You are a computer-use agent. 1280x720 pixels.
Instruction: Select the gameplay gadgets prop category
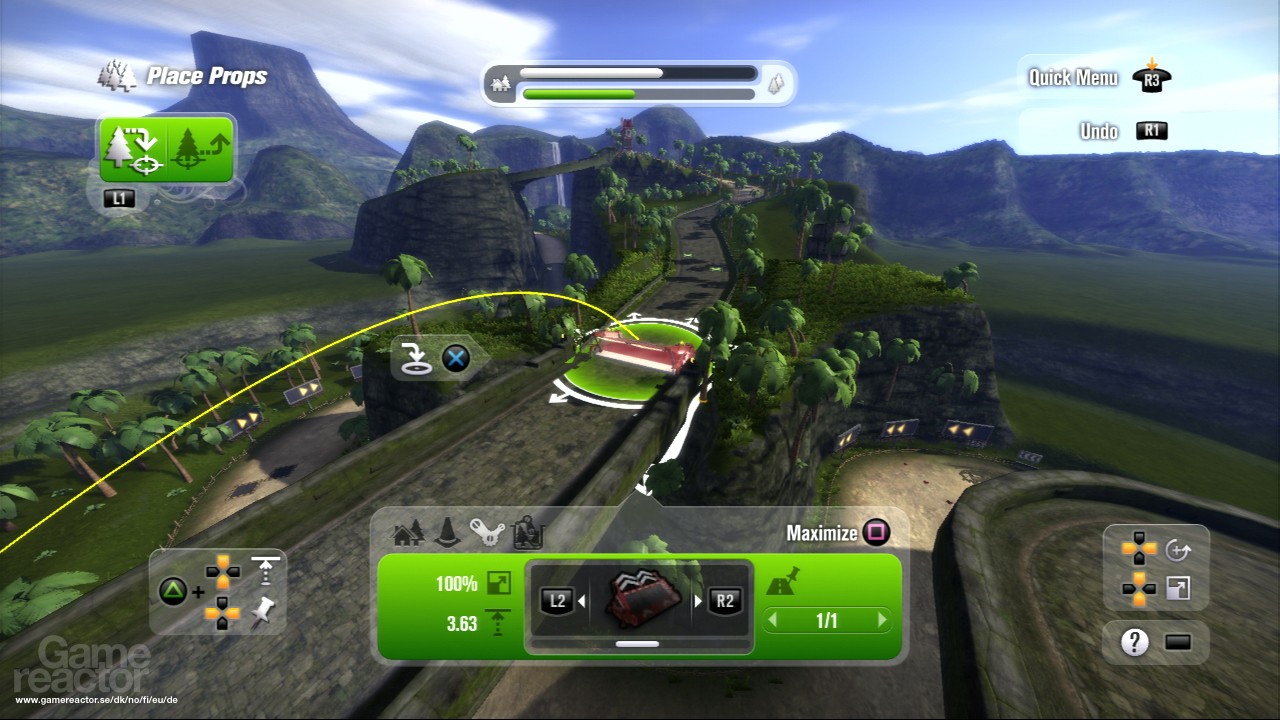(x=486, y=531)
